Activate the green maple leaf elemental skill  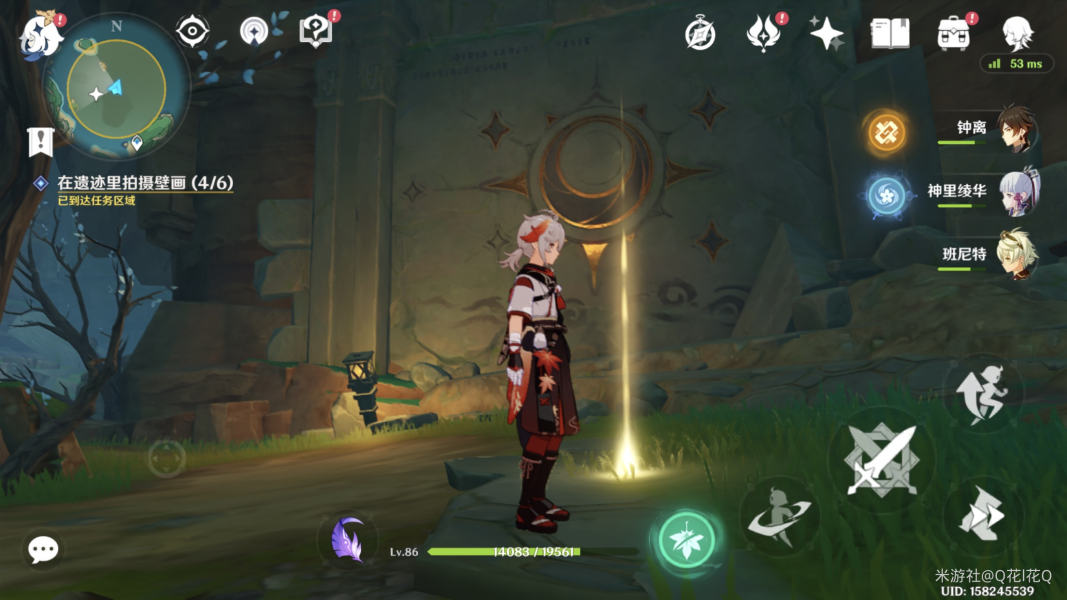coord(687,540)
